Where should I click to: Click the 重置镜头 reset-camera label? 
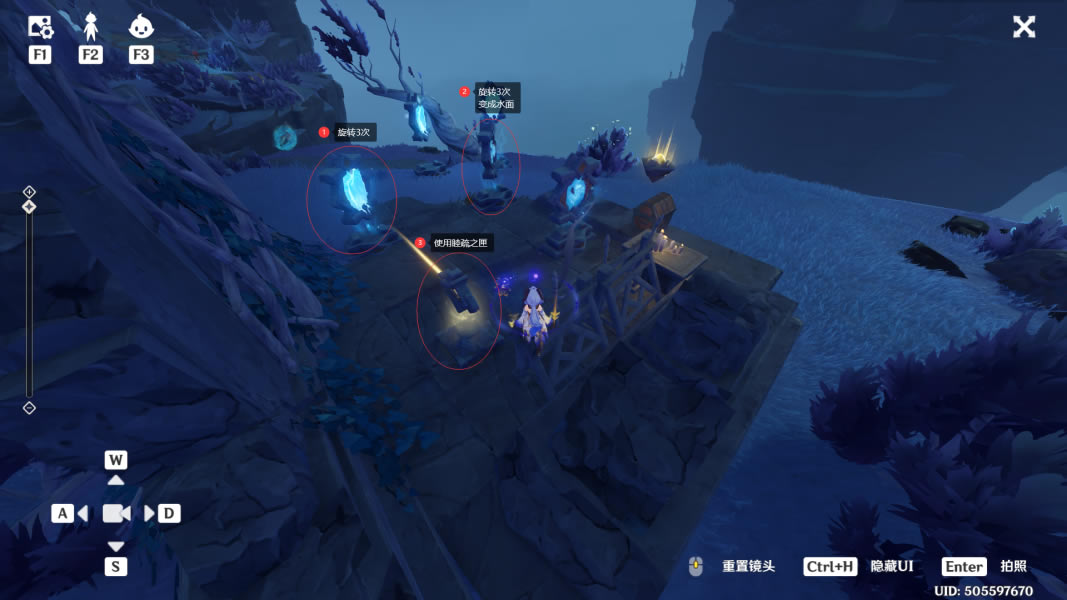point(749,566)
